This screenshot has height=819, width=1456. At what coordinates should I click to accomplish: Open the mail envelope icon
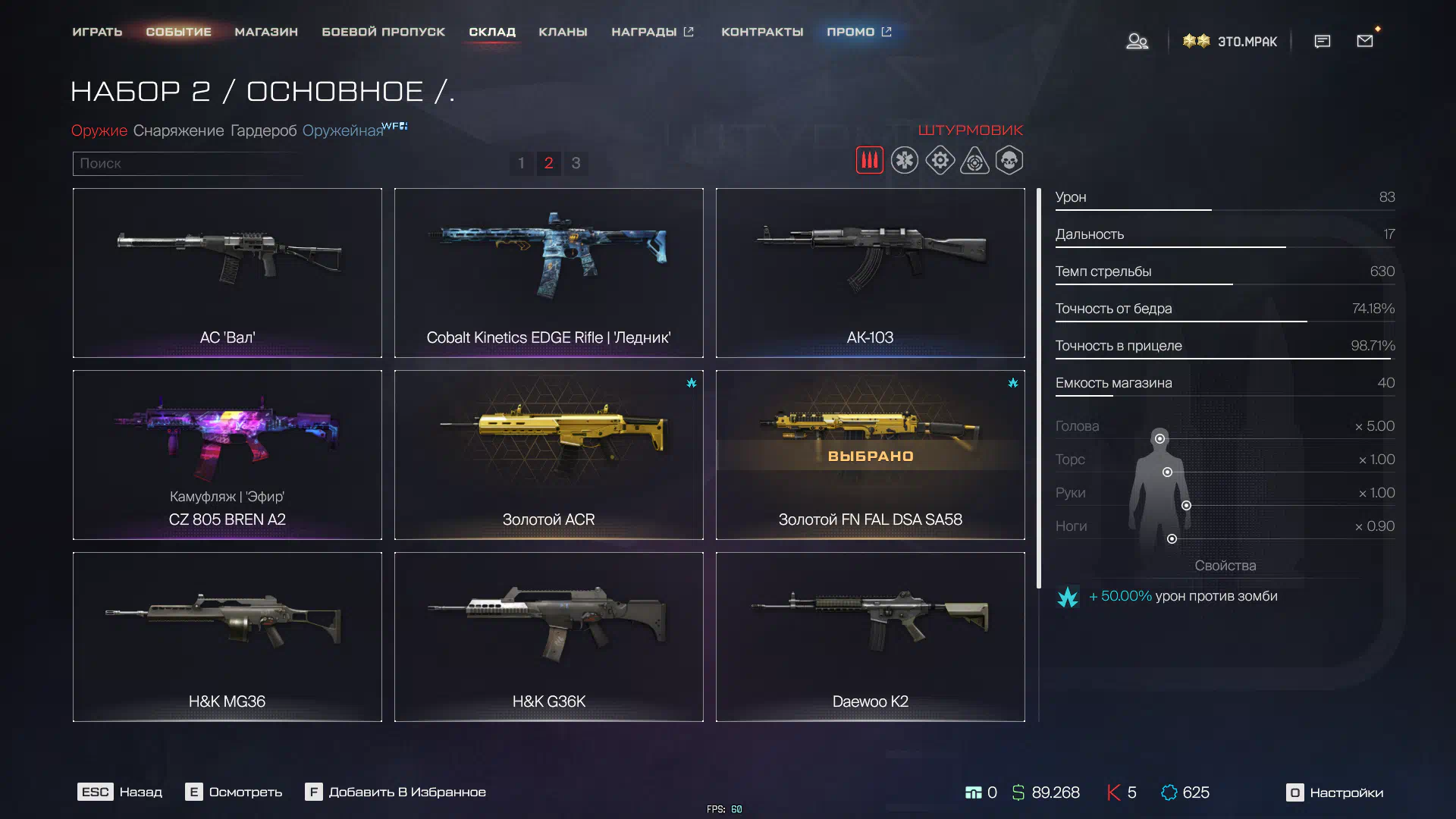[1365, 41]
